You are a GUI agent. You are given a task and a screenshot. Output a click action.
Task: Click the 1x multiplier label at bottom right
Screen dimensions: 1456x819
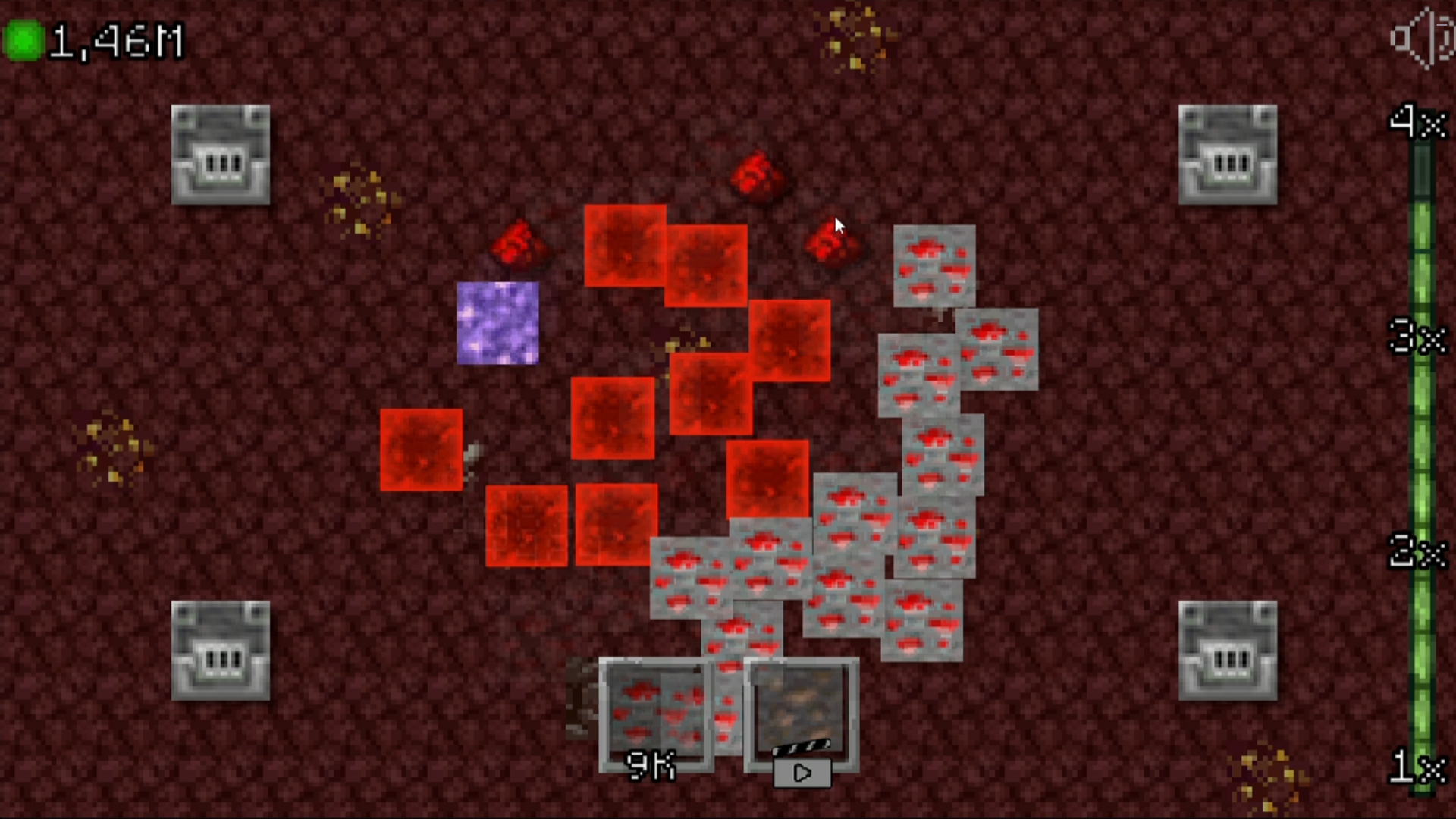[x=1420, y=770]
